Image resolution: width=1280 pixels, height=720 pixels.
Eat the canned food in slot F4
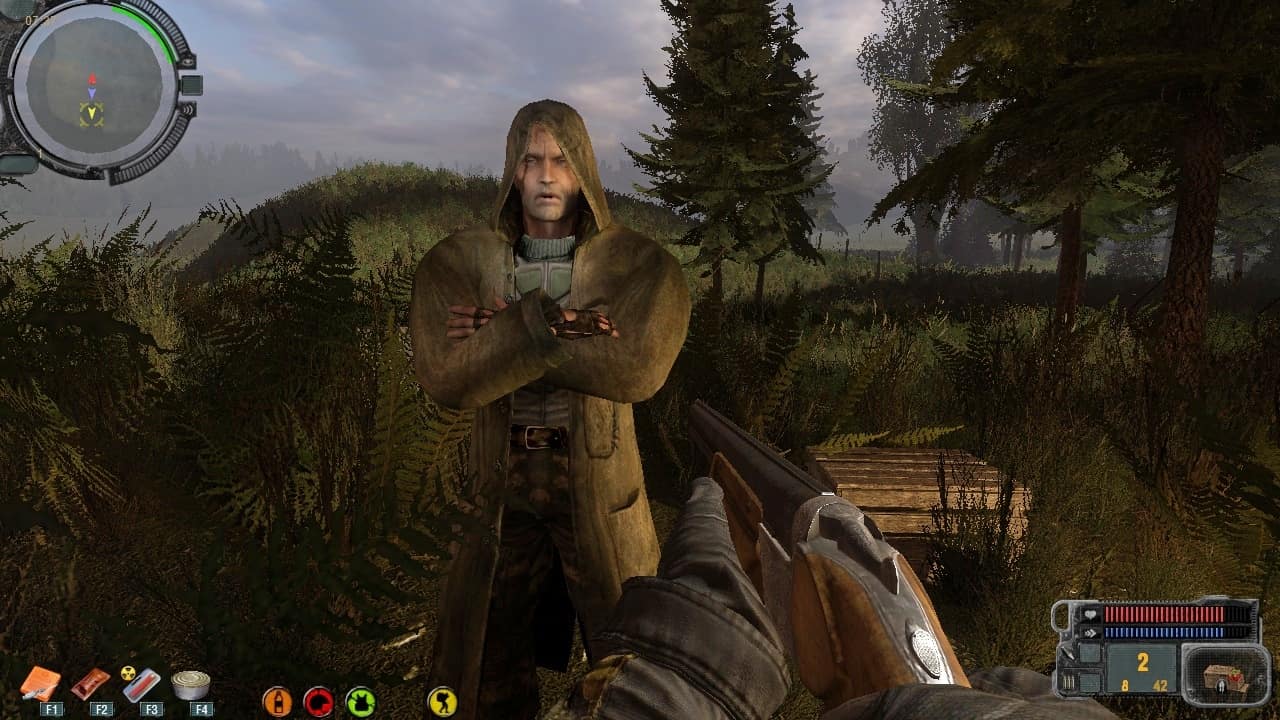(190, 685)
